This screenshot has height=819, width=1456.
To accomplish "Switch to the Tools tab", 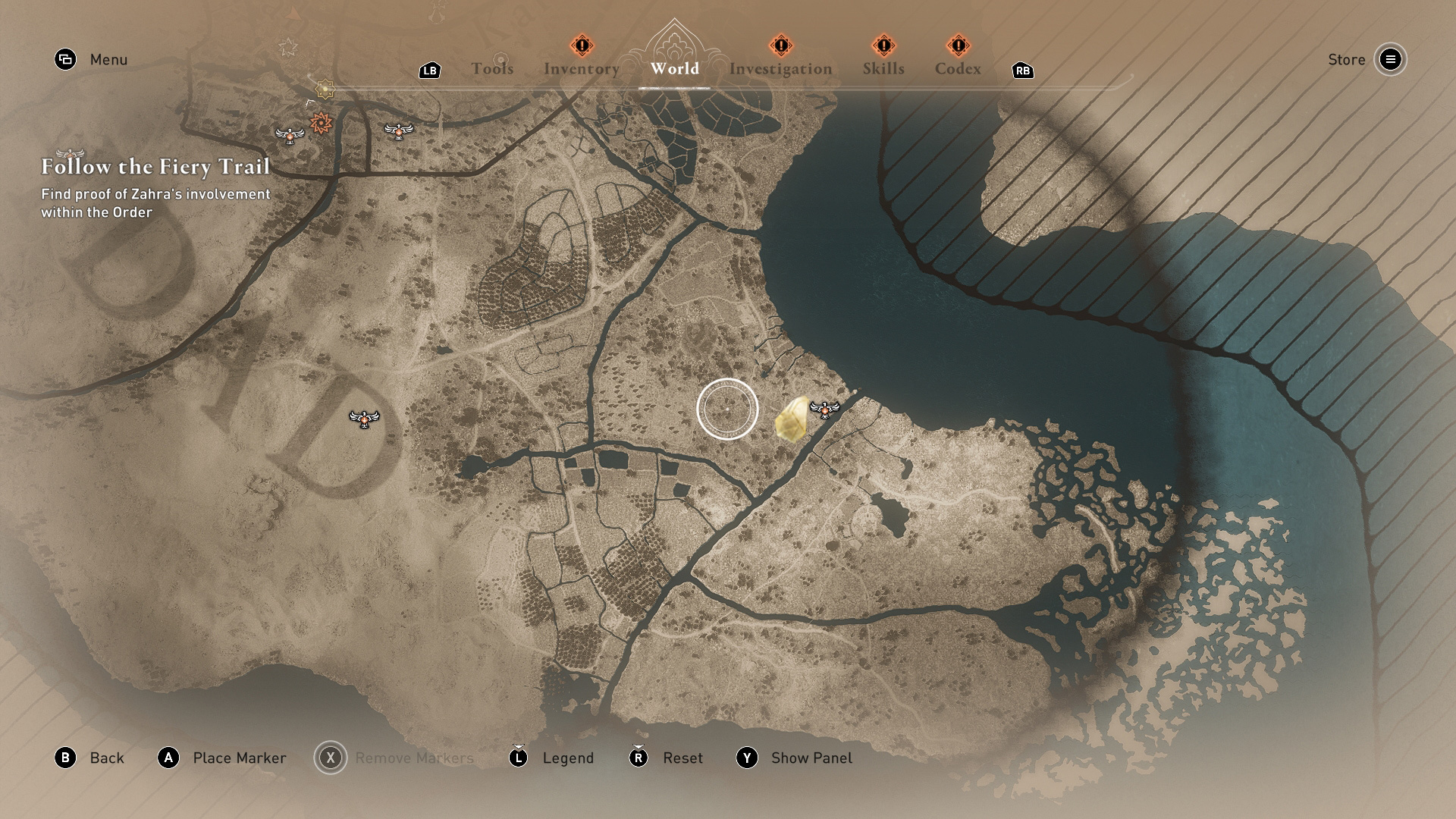I will coord(492,69).
